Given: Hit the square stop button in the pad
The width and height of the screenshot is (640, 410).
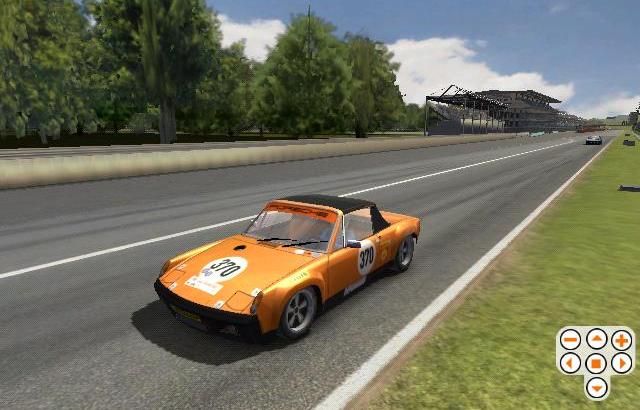Looking at the screenshot, I should pyautogui.click(x=596, y=363).
